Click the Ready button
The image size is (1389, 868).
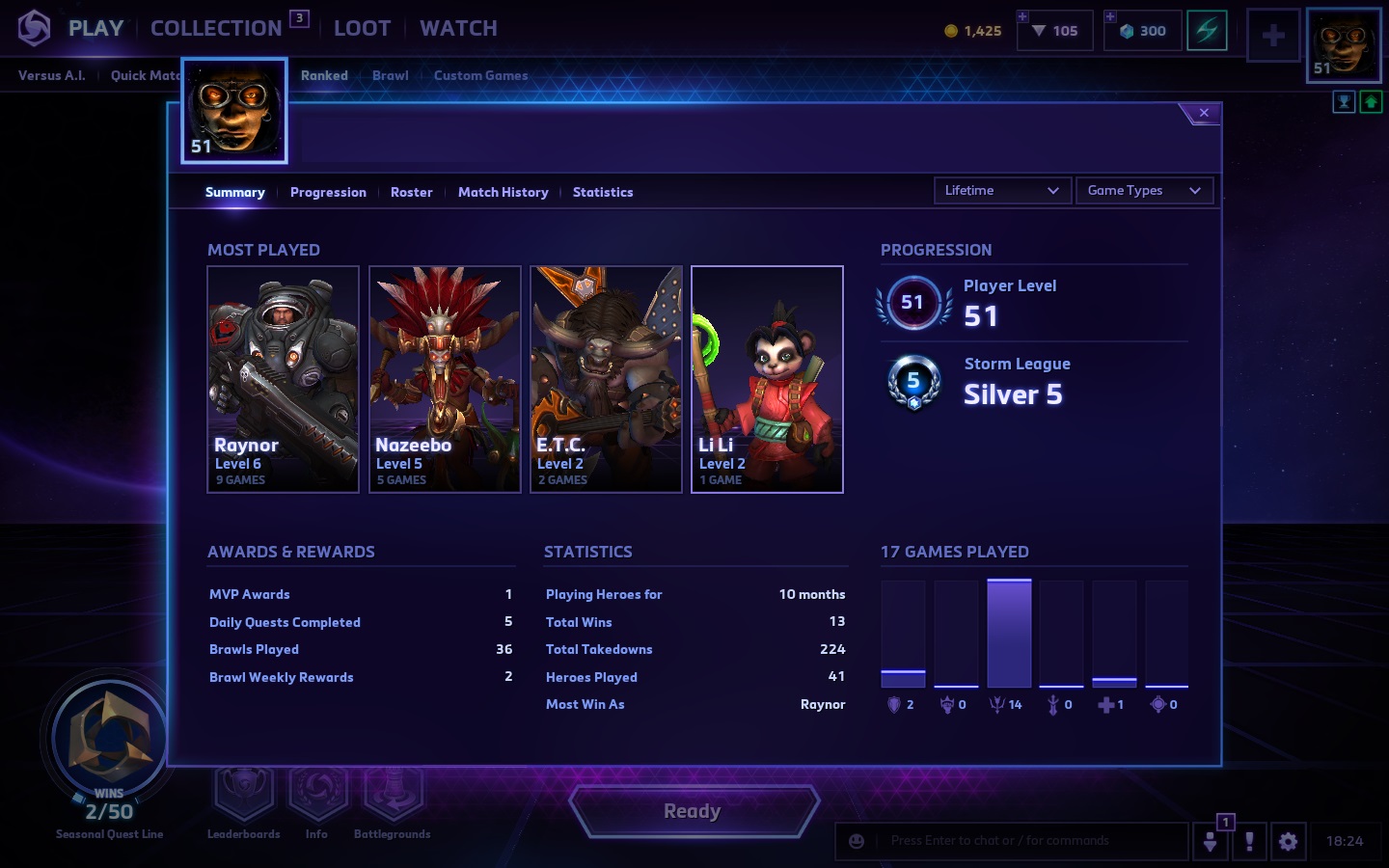pyautogui.click(x=693, y=811)
